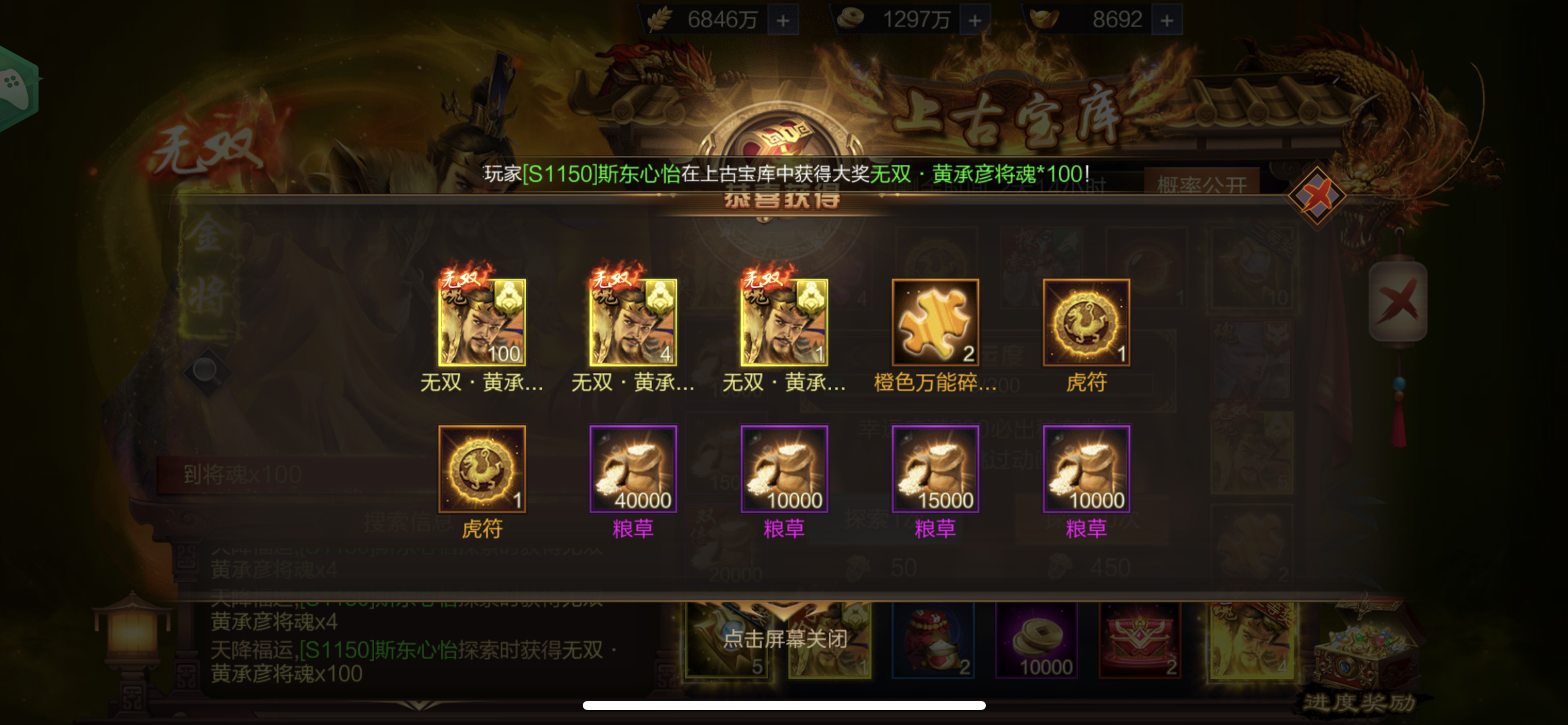Select the 虎符 tiger seal in top row
1568x725 pixels.
pyautogui.click(x=1086, y=322)
